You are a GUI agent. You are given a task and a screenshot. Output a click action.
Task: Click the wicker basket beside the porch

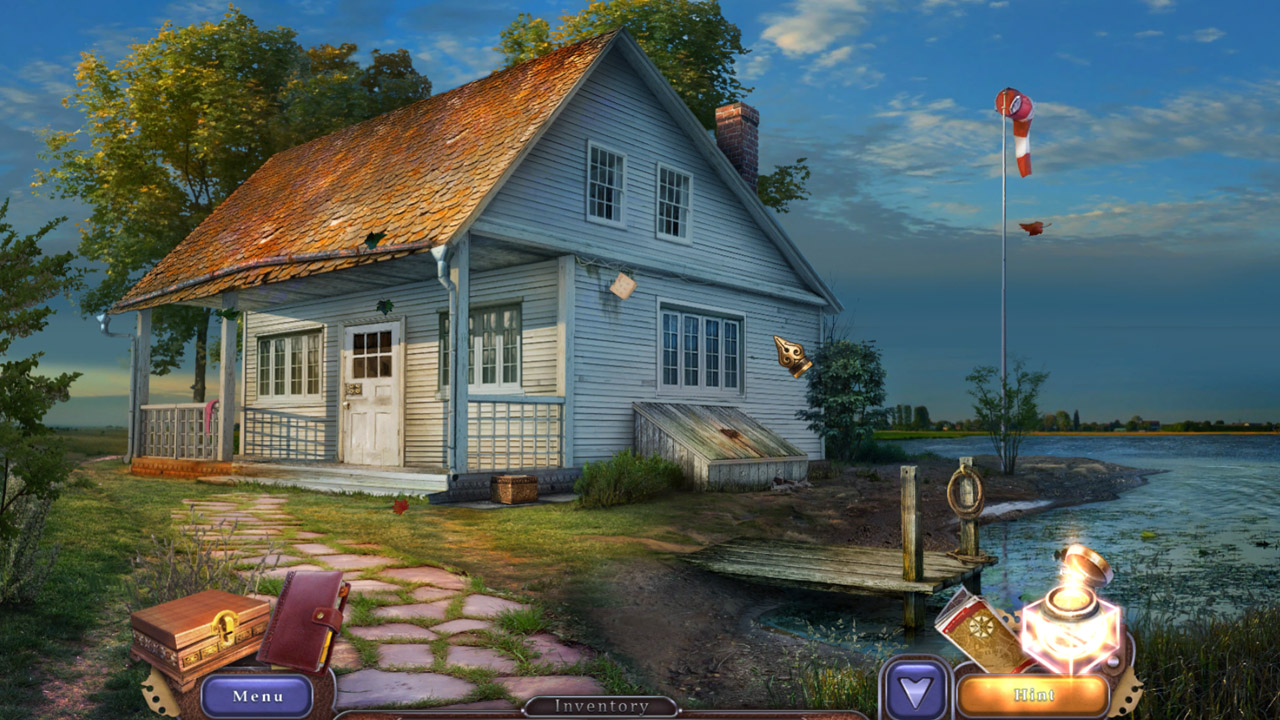point(515,491)
